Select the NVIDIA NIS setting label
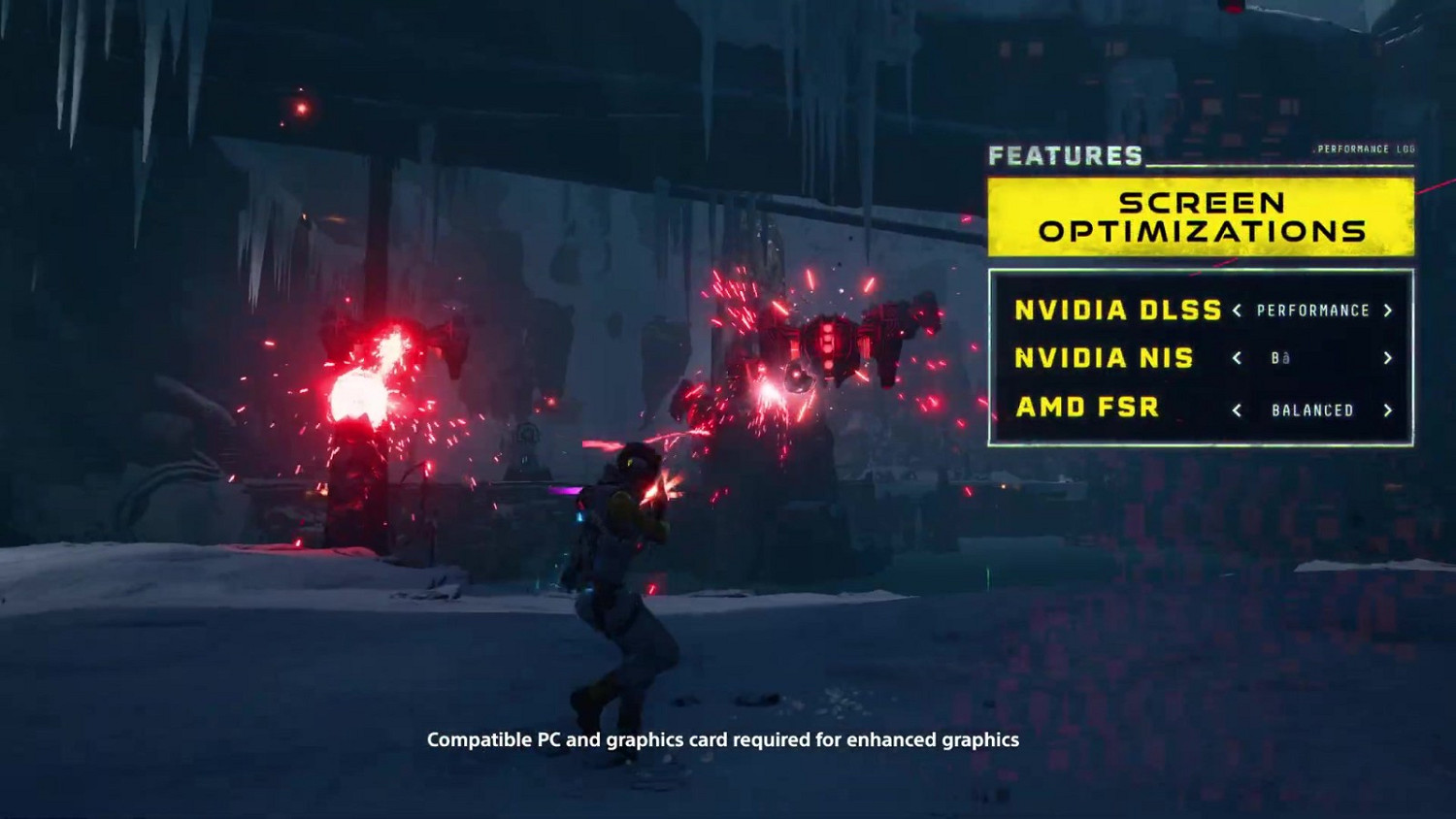This screenshot has width=1456, height=819. 1103,359
